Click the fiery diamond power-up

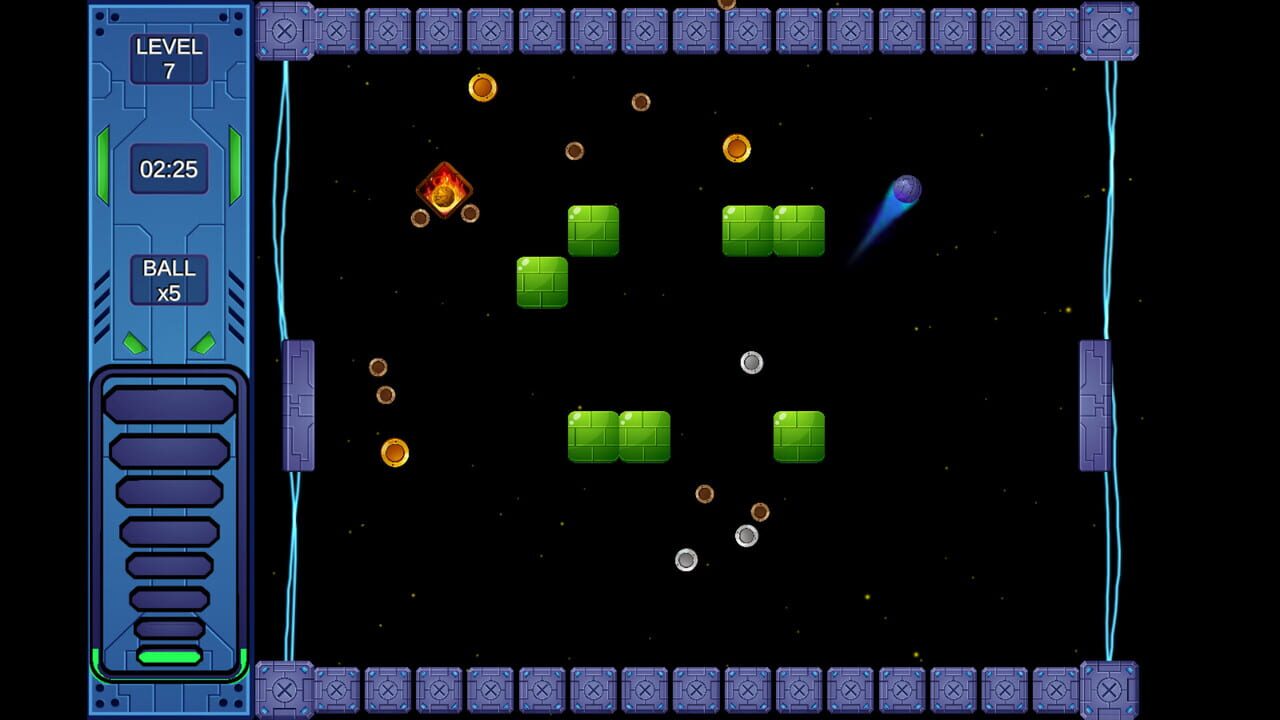pos(443,190)
